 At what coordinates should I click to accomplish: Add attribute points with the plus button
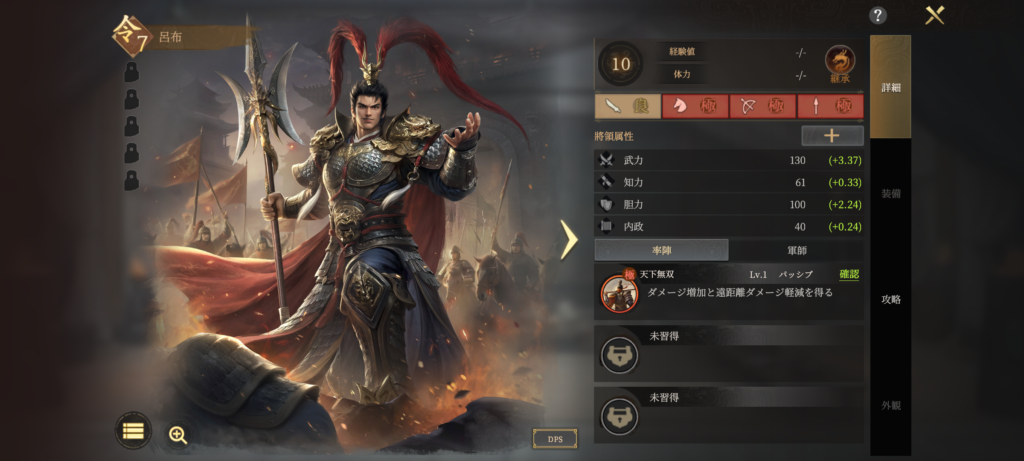point(832,135)
